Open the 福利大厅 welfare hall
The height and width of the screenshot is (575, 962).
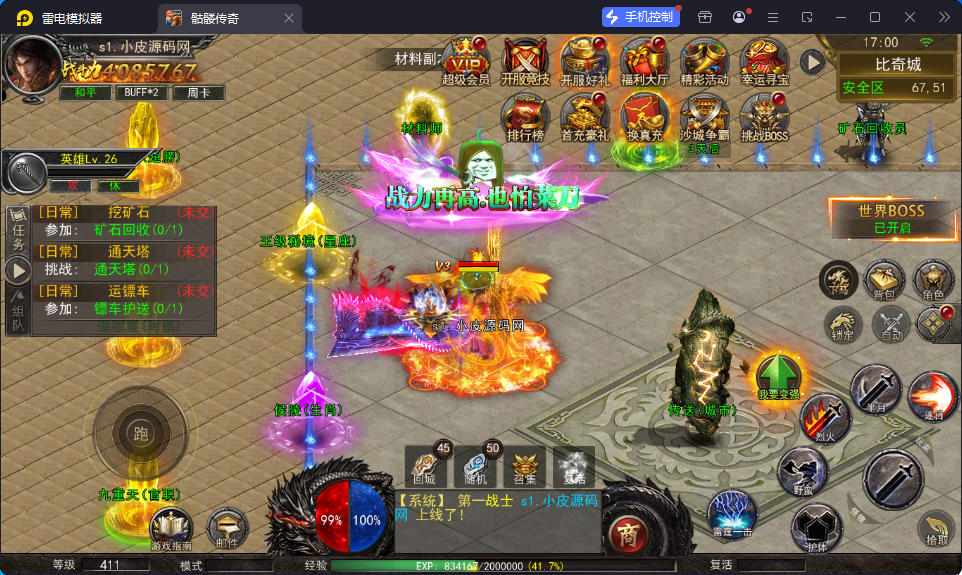click(x=644, y=60)
